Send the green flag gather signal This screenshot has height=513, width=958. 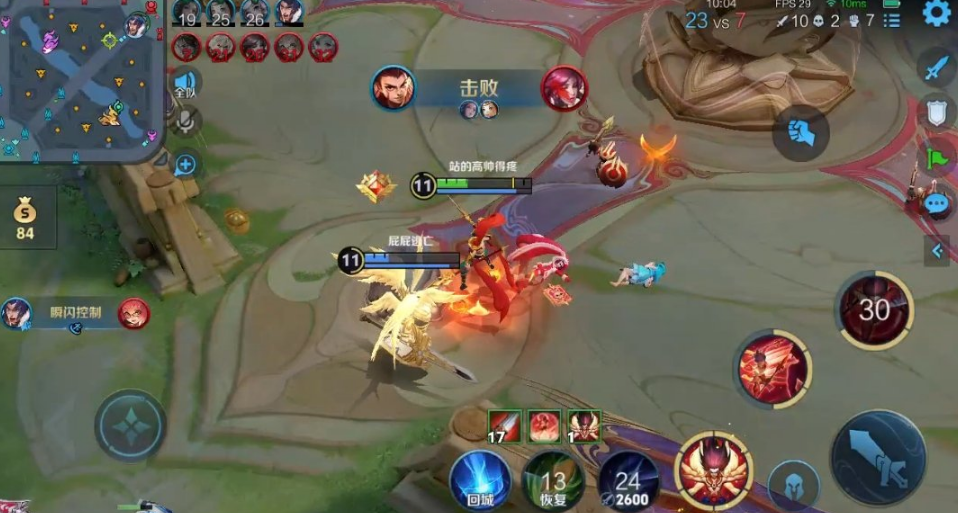[936, 158]
